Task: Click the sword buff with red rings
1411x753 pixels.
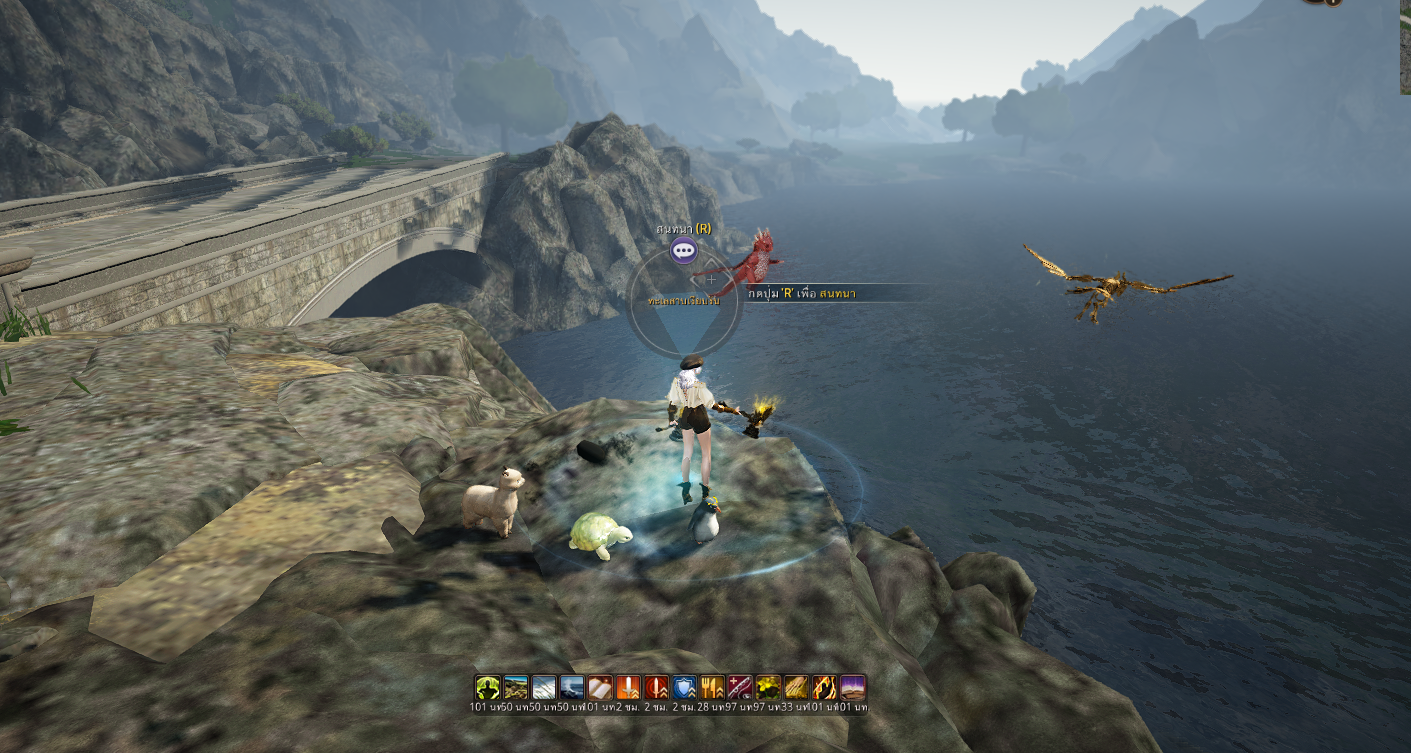Action: pyautogui.click(x=656, y=687)
